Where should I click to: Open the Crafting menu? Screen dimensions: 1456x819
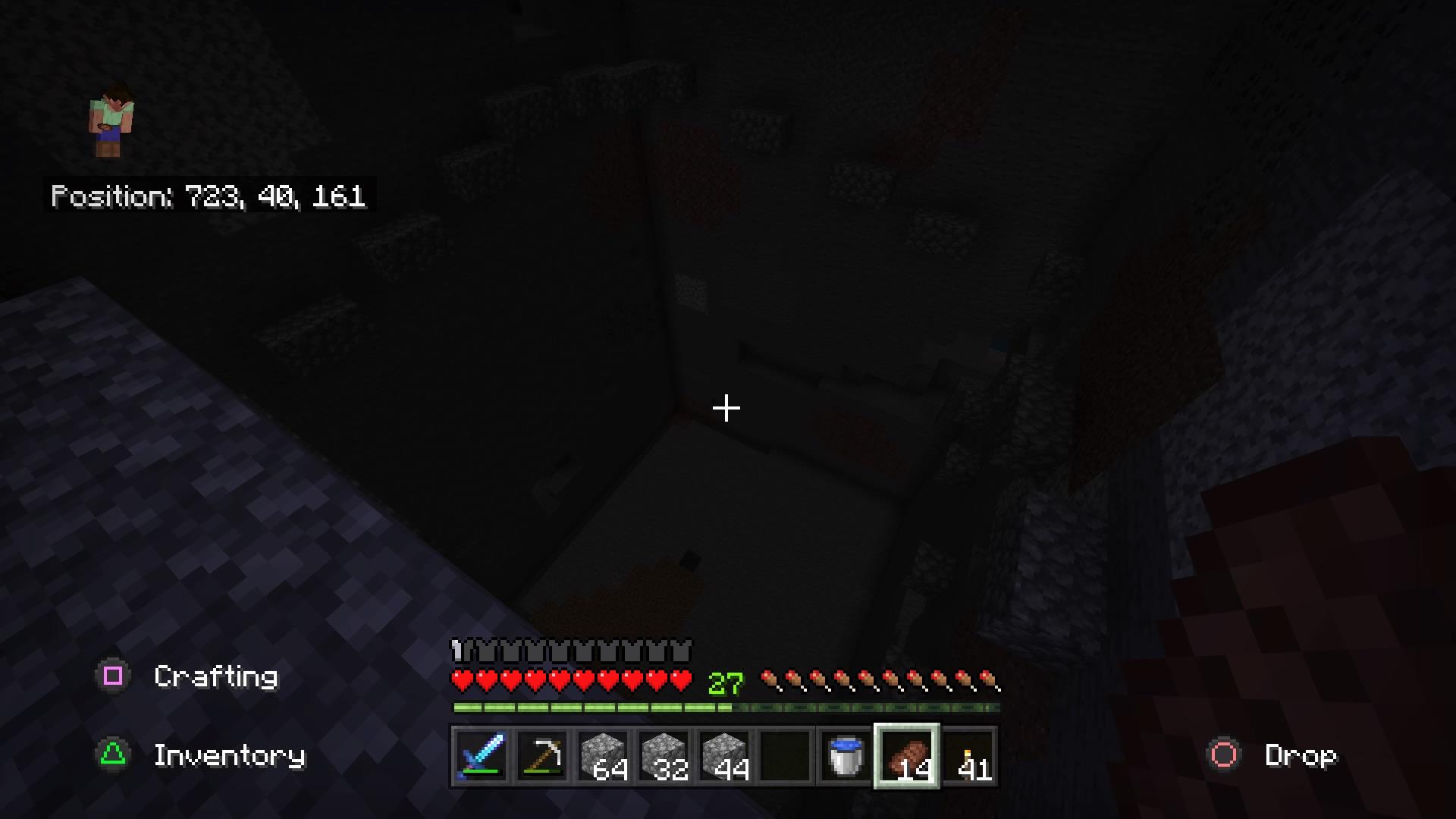(215, 677)
